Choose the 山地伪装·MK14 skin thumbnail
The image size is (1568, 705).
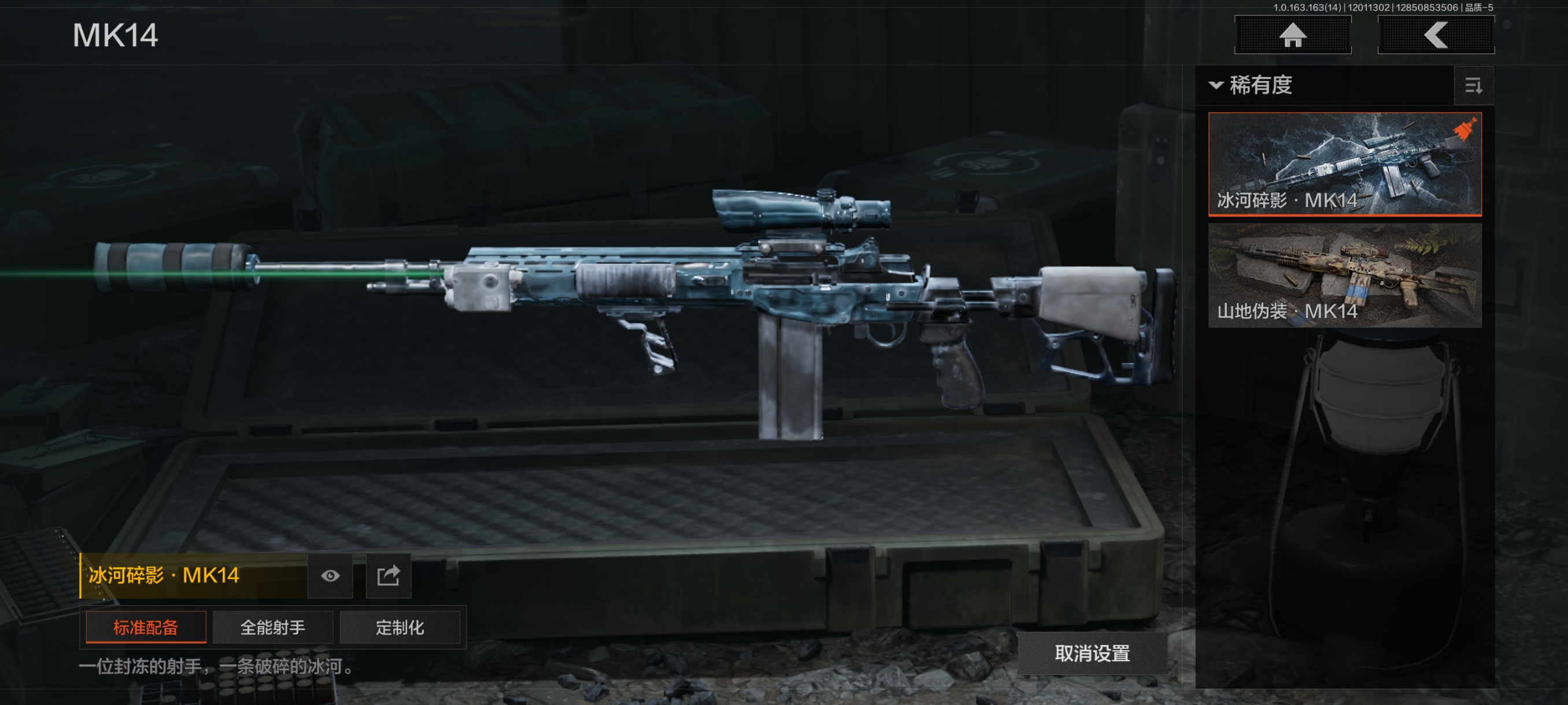pyautogui.click(x=1344, y=275)
